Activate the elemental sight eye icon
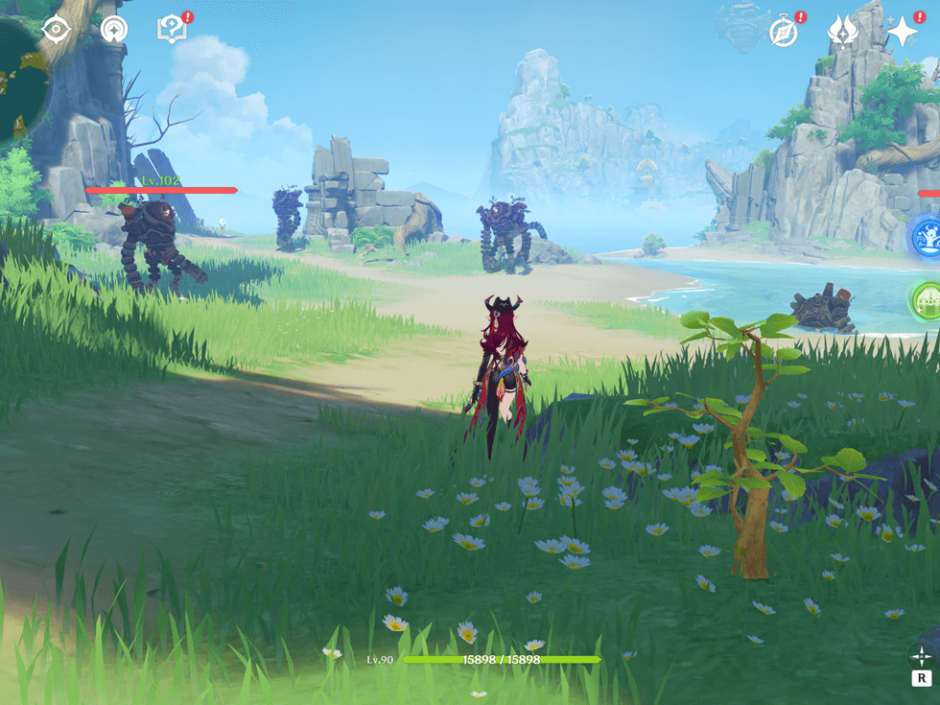The image size is (940, 705). [x=56, y=29]
